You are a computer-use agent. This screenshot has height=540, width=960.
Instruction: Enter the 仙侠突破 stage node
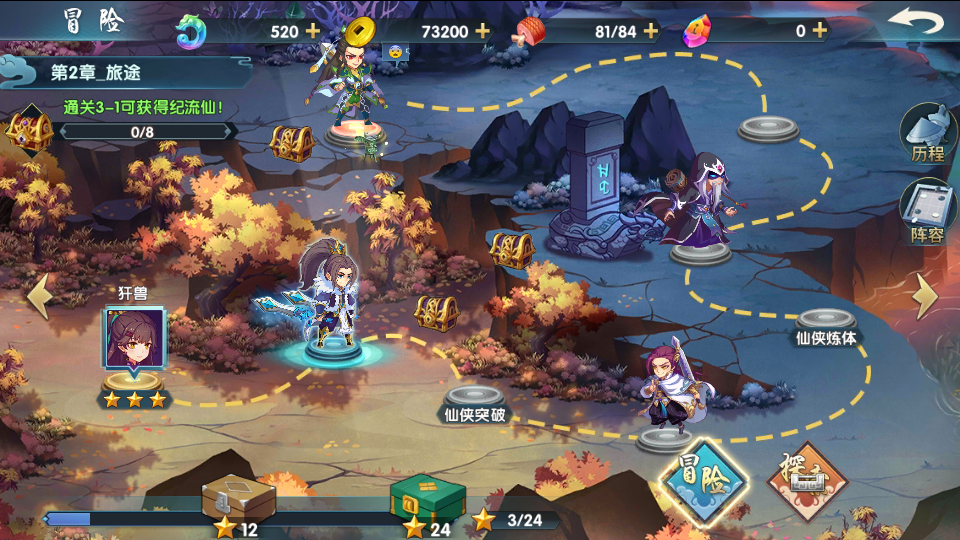coord(475,397)
